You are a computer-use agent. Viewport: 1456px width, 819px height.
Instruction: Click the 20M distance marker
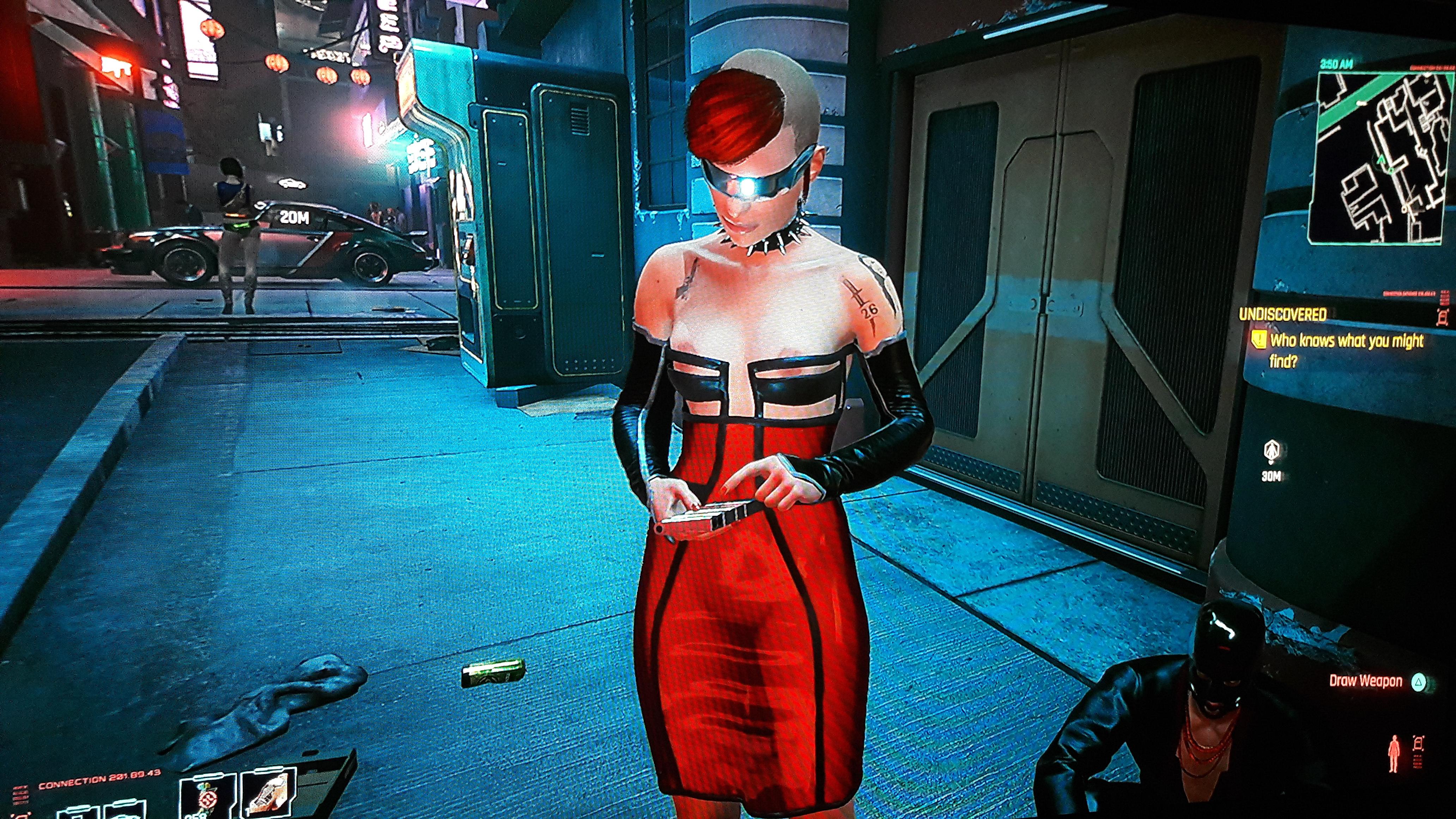click(x=295, y=217)
